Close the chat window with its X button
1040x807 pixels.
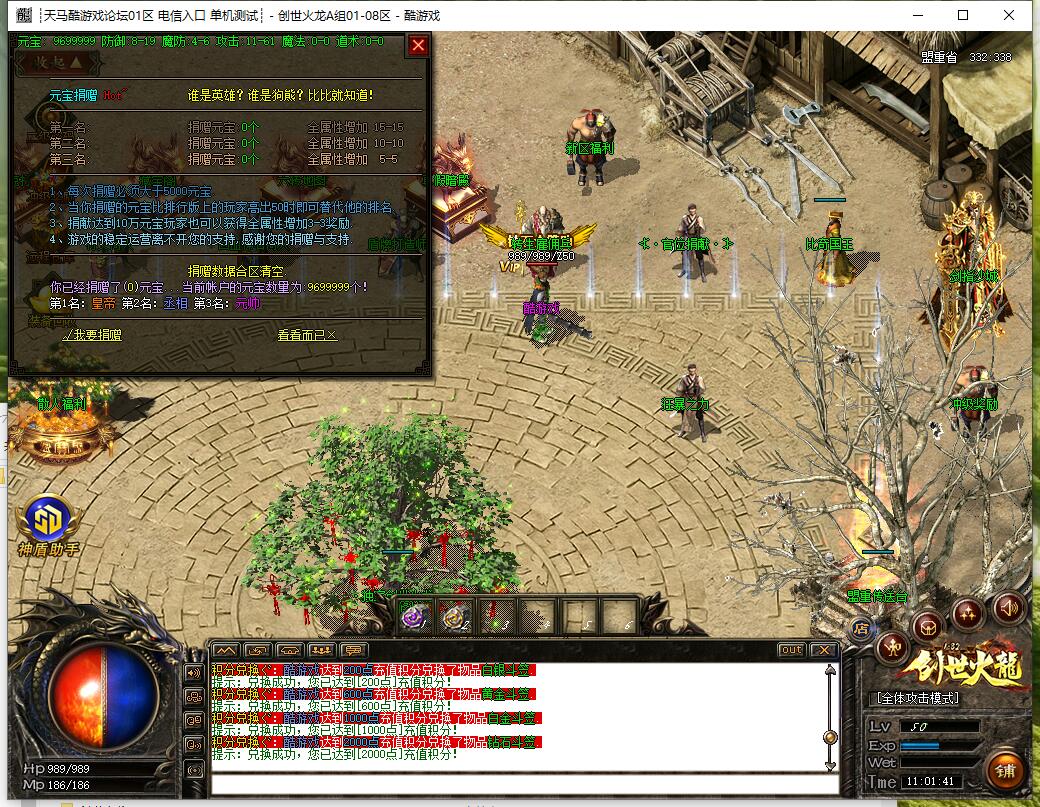tap(823, 650)
